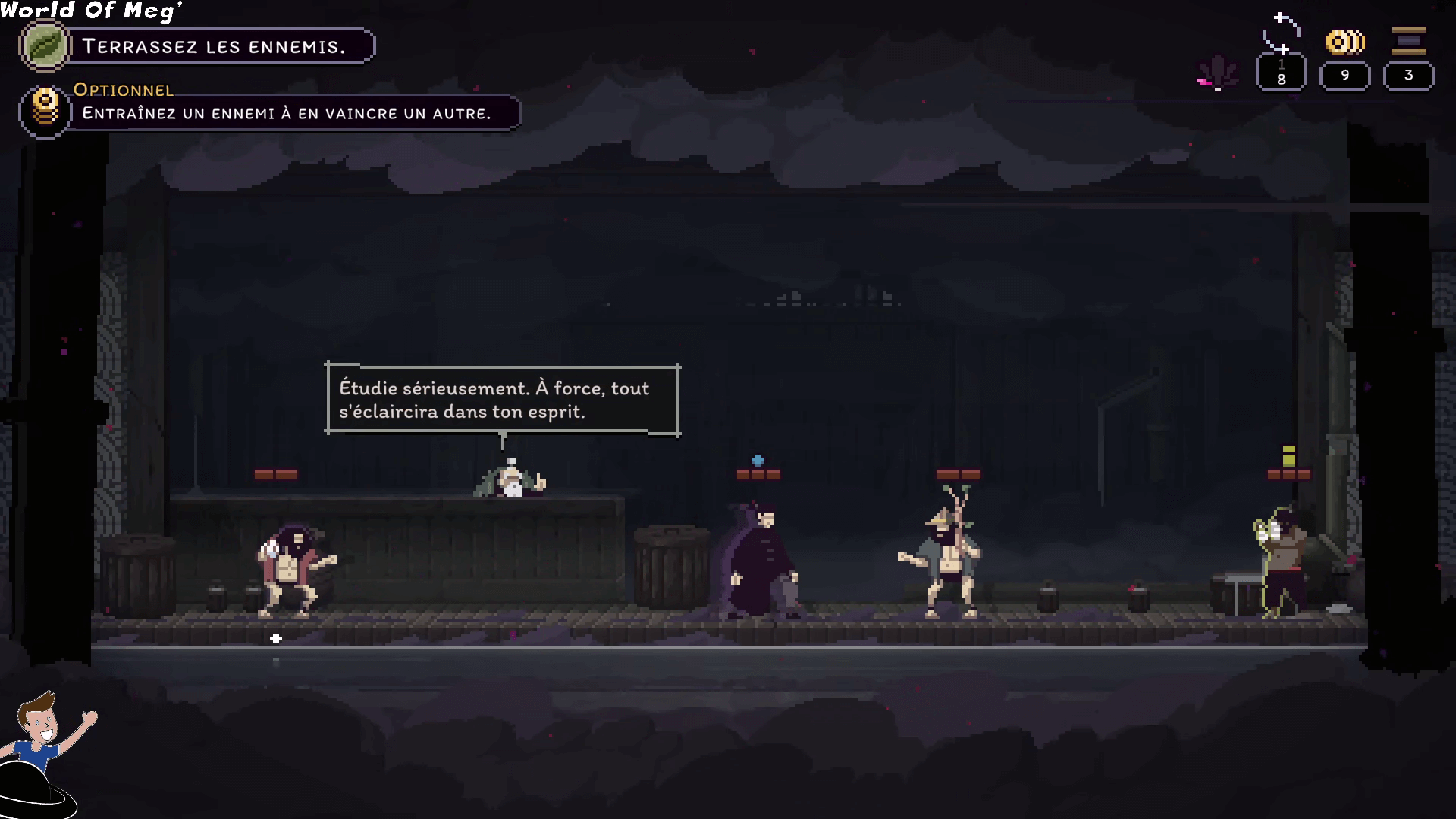
Task: Select the gold coins currency icon
Action: click(x=1345, y=42)
